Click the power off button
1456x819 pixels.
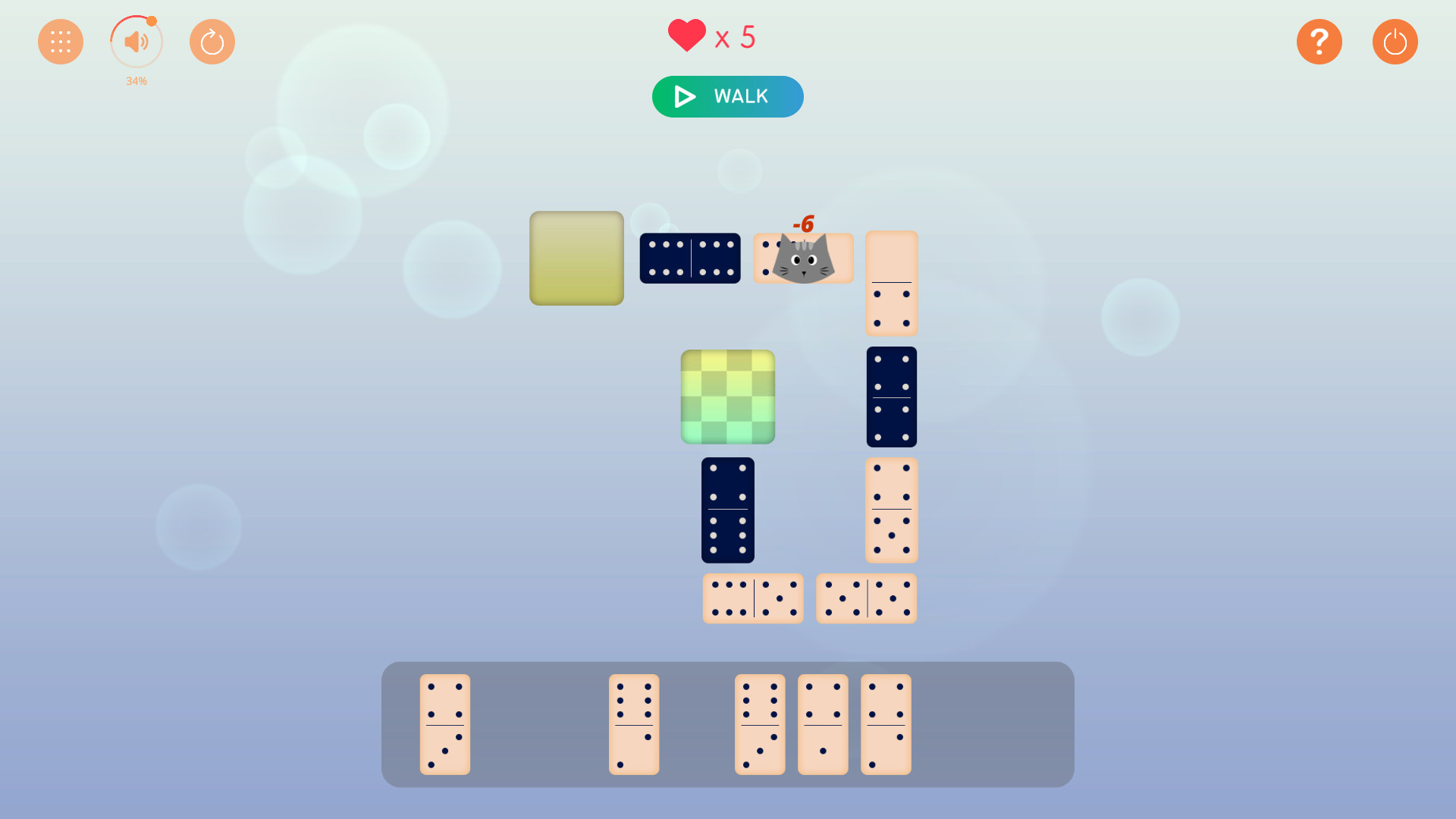(x=1395, y=41)
